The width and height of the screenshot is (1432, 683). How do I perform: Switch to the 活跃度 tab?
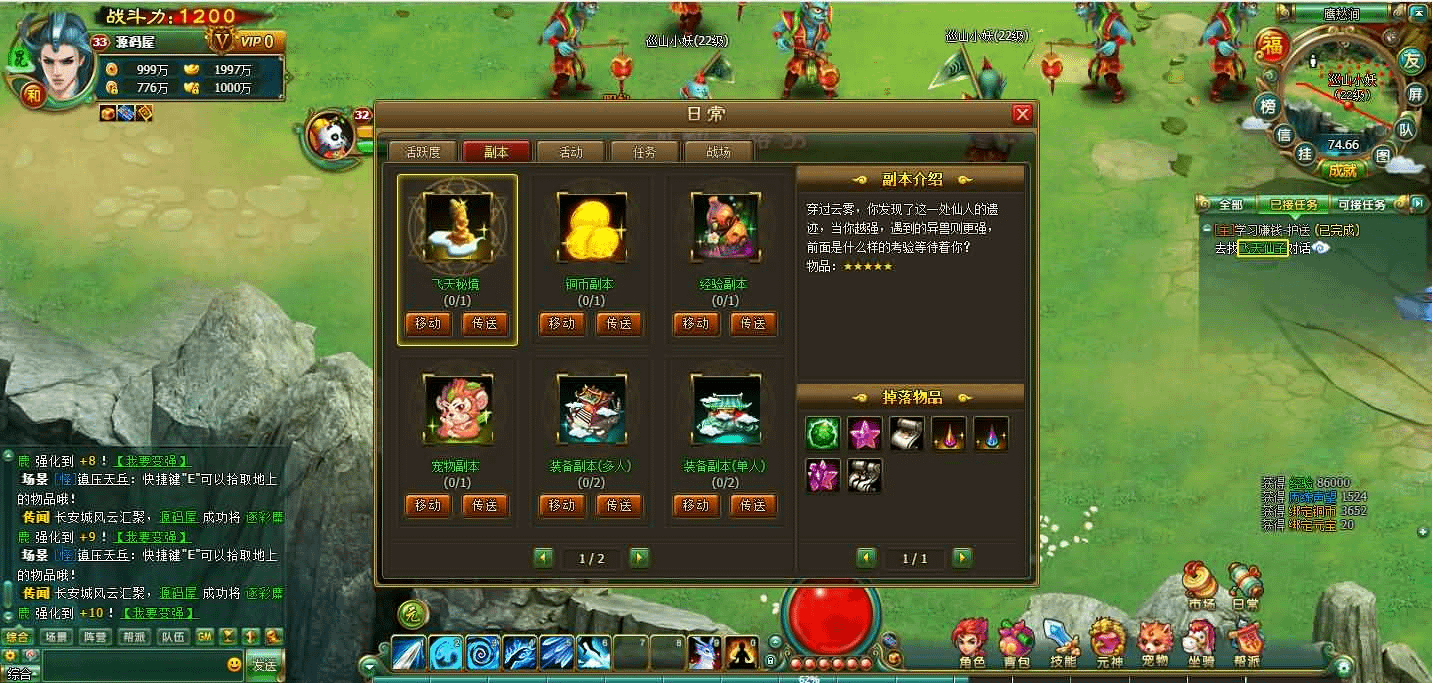tap(422, 152)
